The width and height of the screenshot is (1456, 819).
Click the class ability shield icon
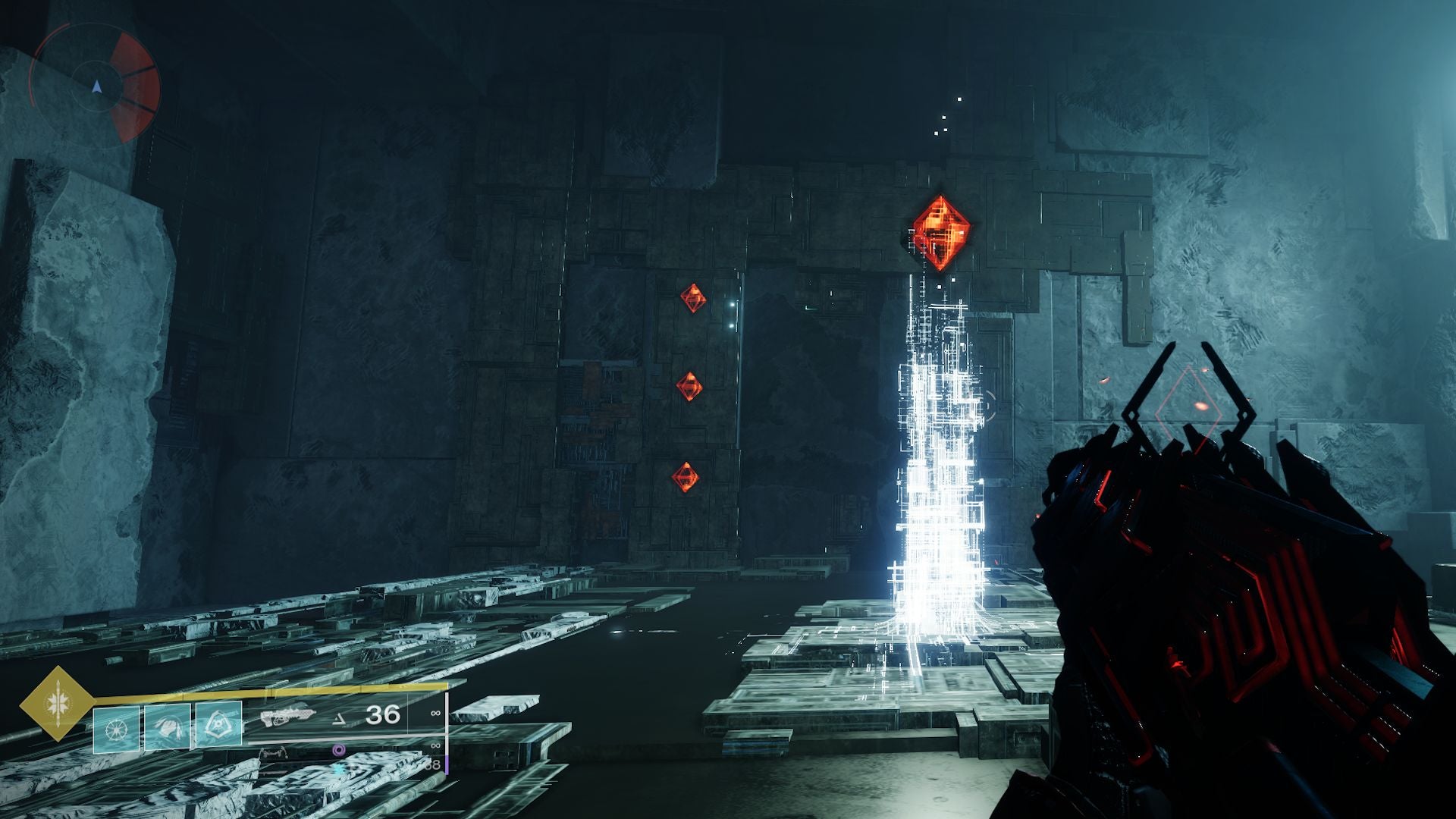(x=218, y=724)
